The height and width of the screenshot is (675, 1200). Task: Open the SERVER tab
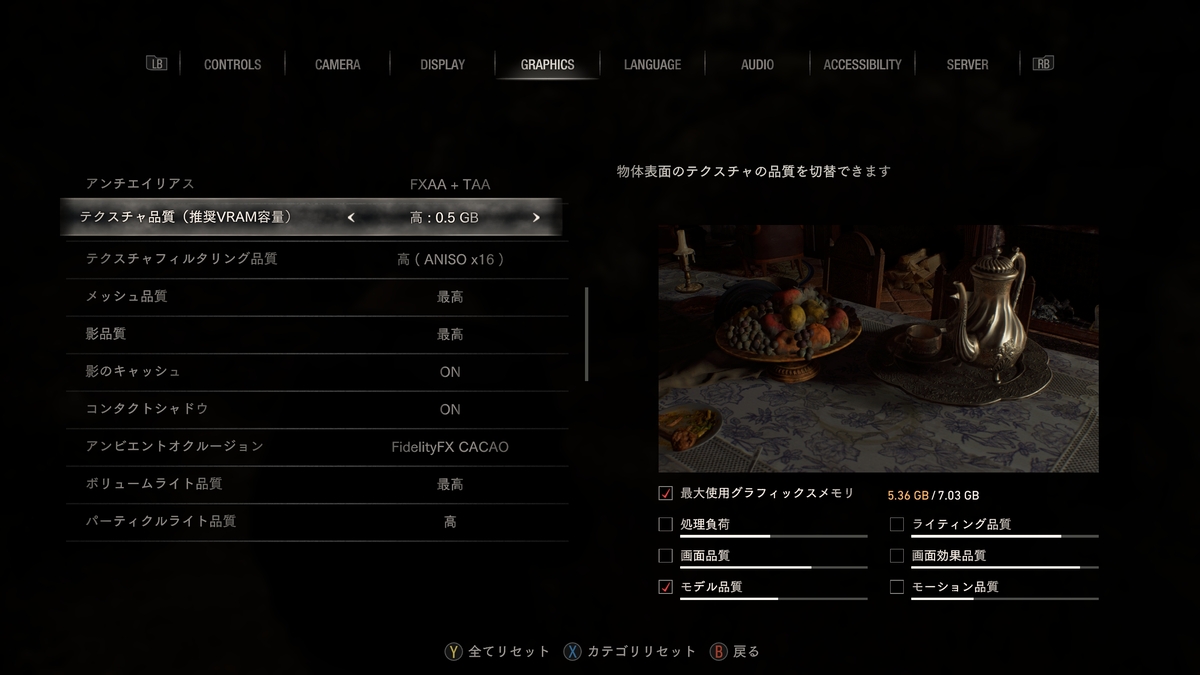tap(967, 64)
